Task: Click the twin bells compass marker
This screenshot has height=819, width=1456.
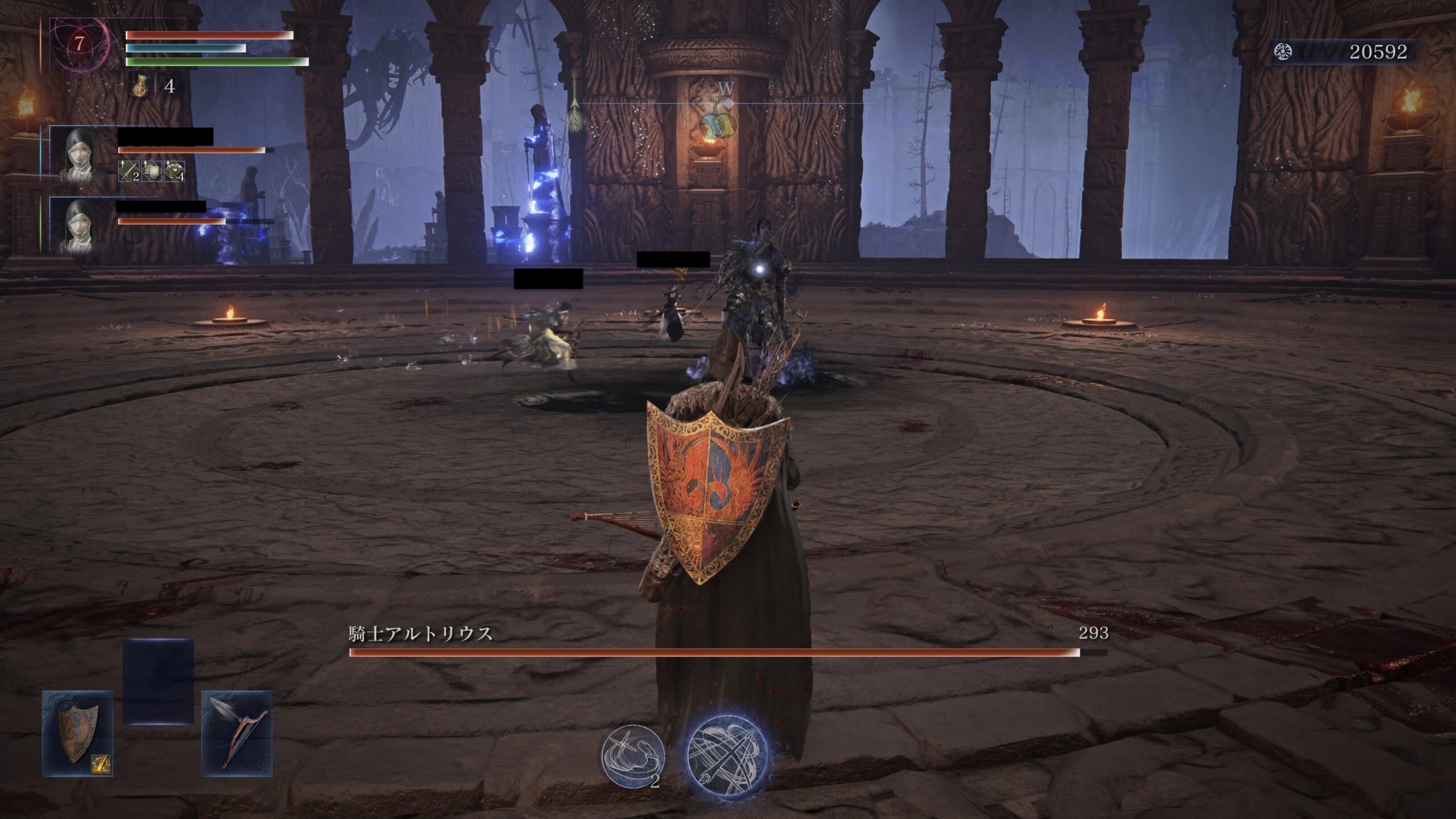Action: coord(717,123)
